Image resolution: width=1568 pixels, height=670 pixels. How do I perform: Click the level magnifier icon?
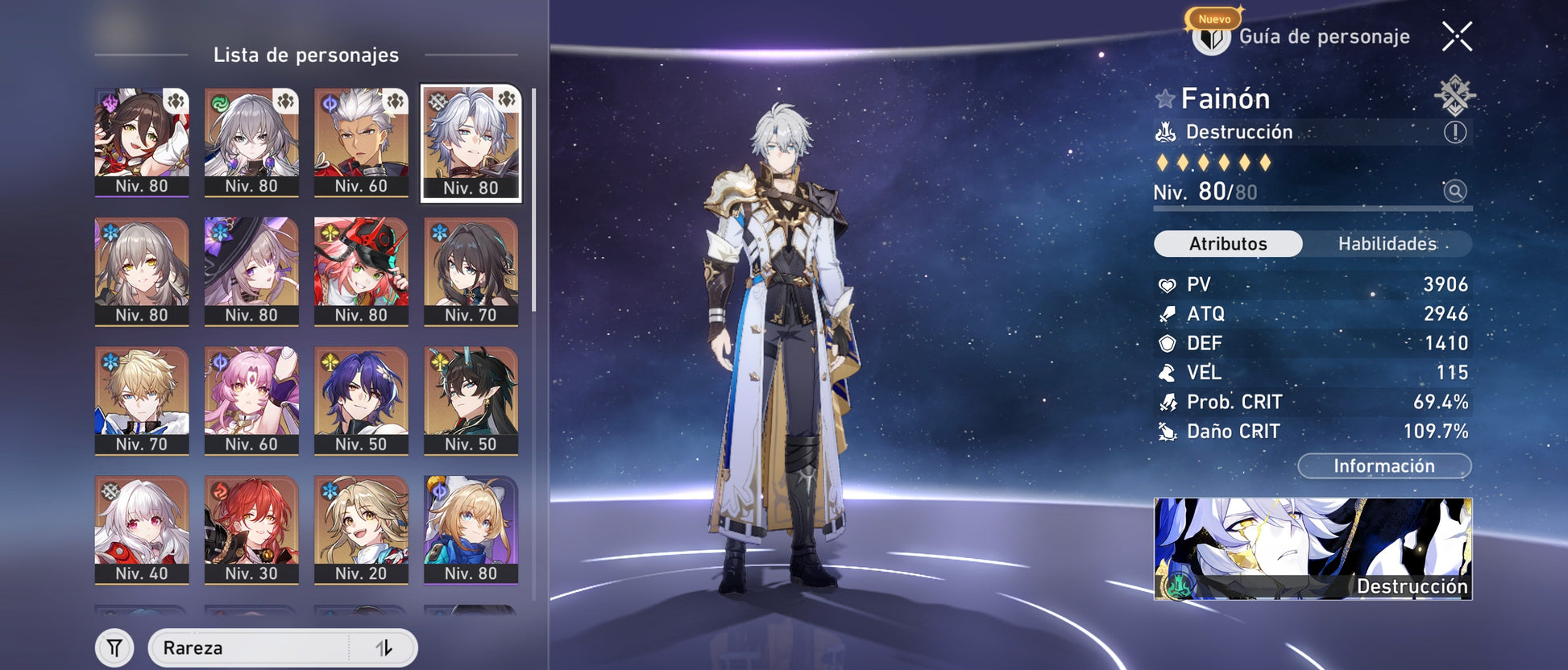1454,192
